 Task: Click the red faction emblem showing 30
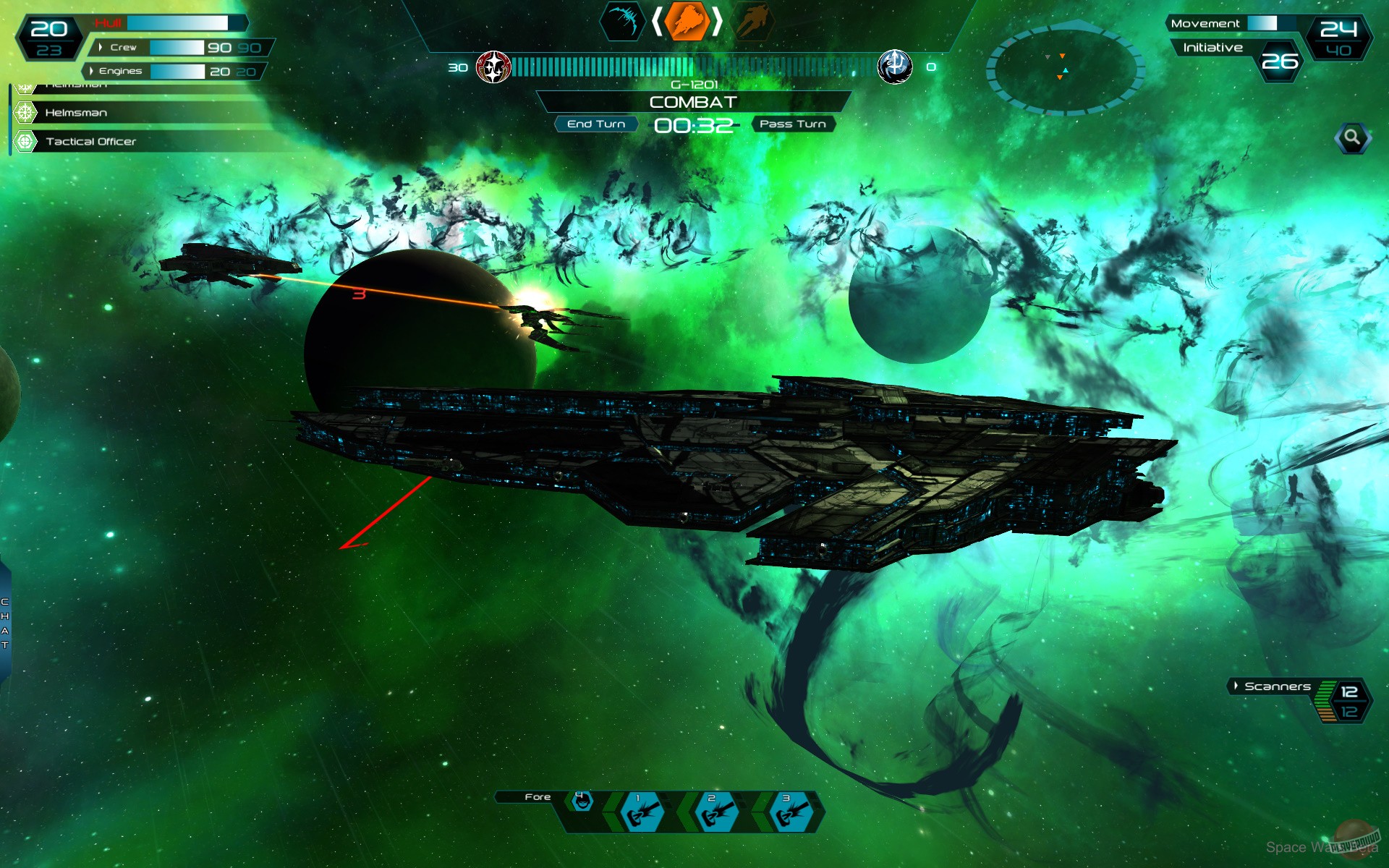[x=495, y=66]
